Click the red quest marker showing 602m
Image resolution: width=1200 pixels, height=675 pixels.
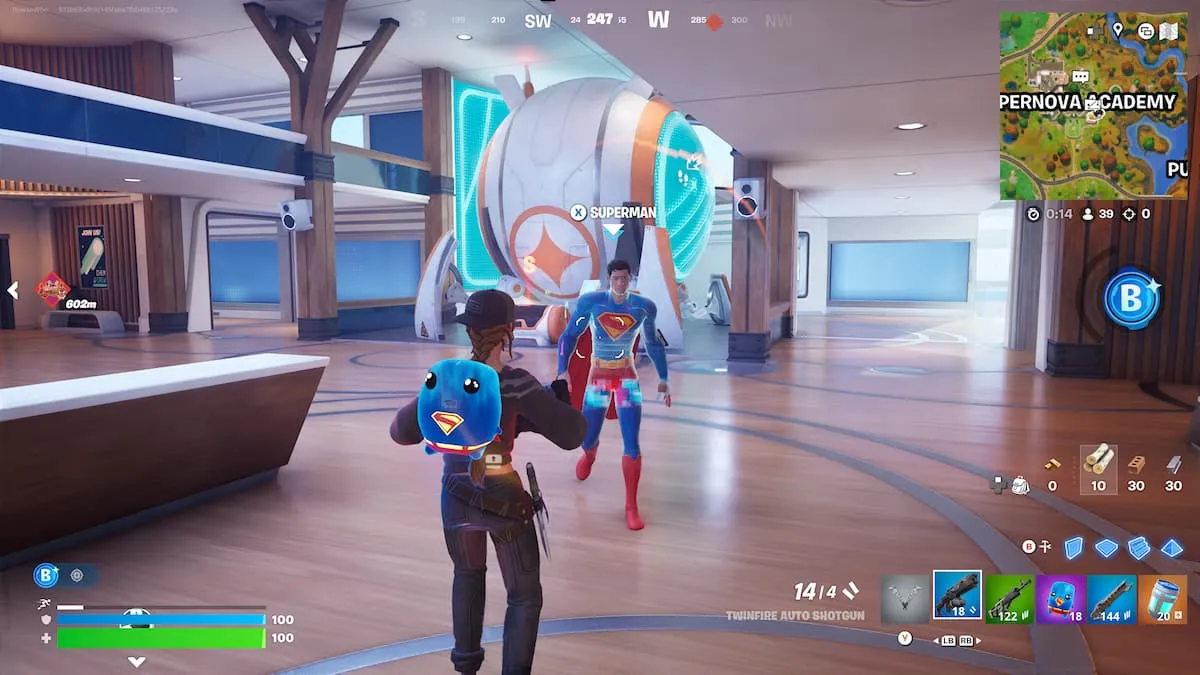(53, 289)
